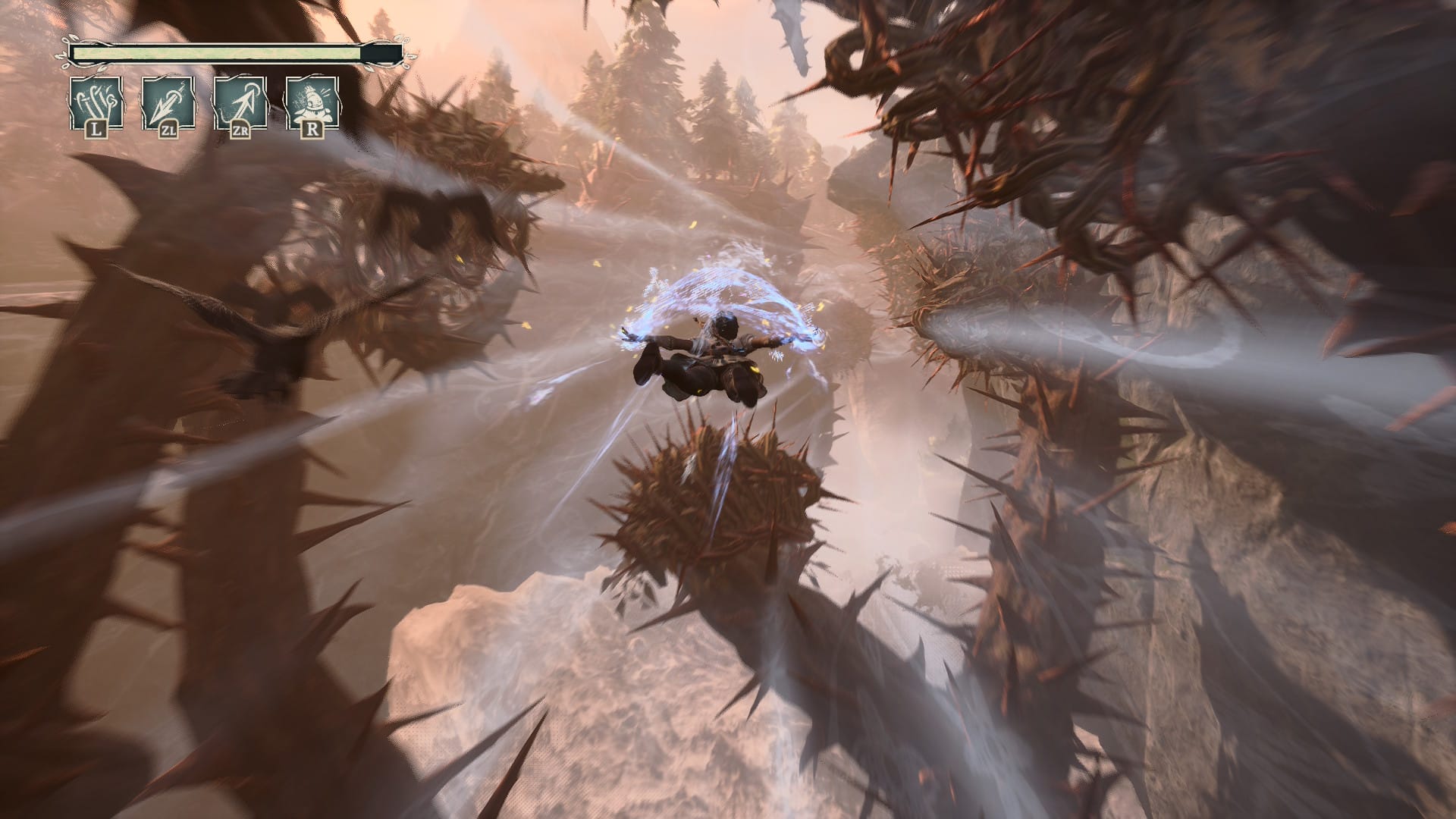Use the downward arrow strike ability

tap(168, 102)
